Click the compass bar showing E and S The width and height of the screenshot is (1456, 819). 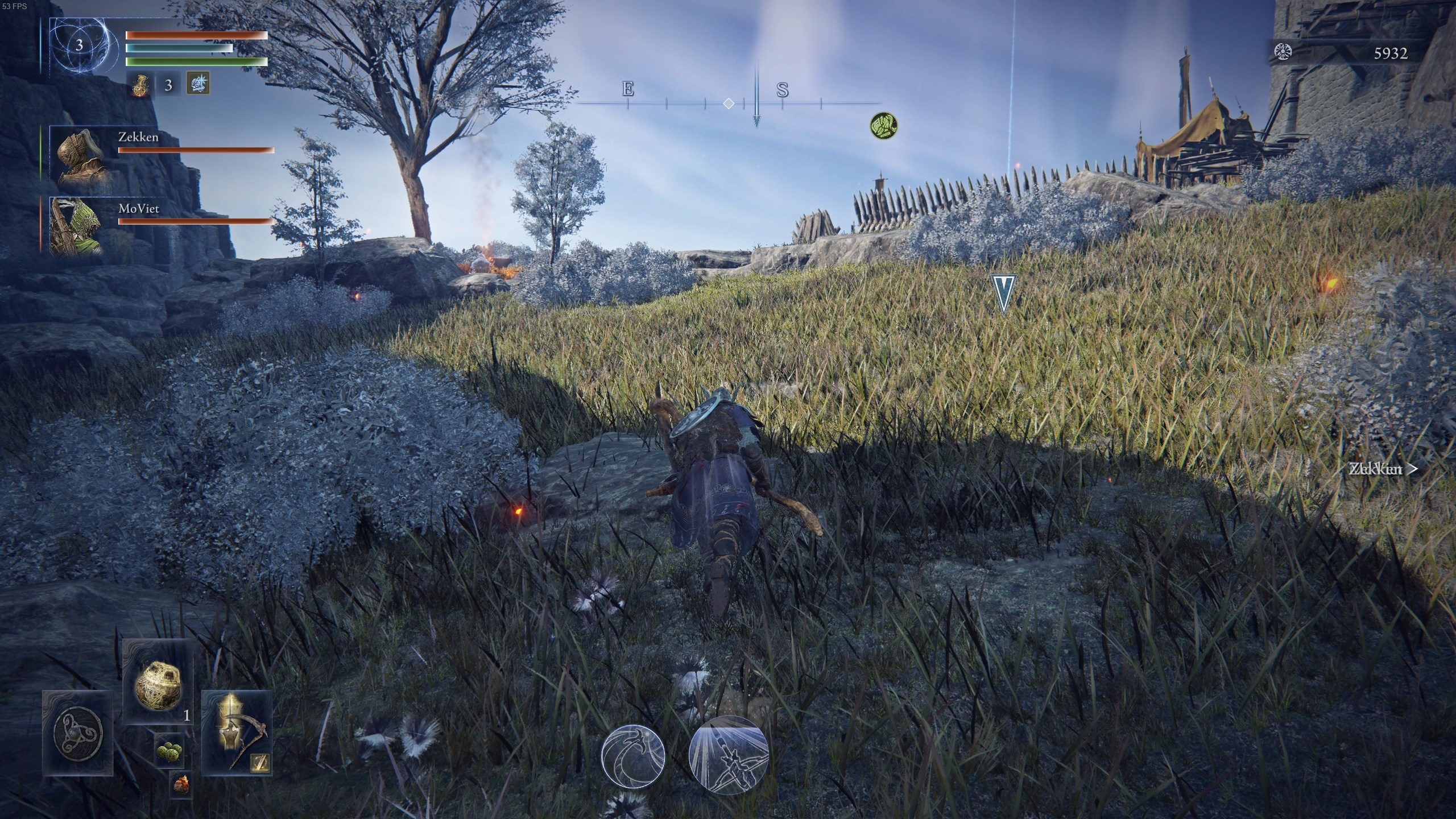click(729, 102)
